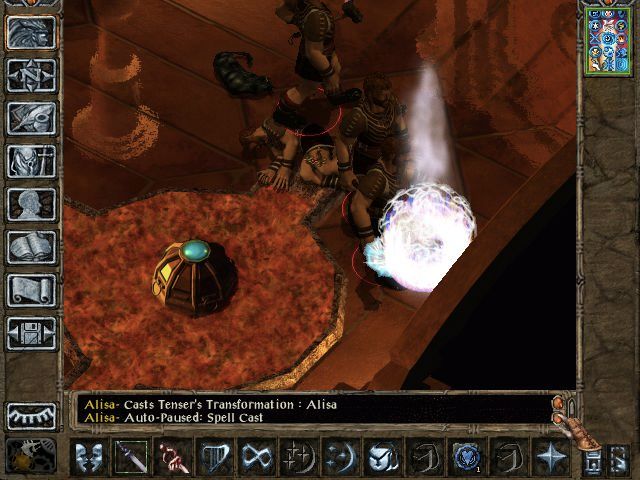
Task: Open game options via floppy disk icon
Action: pyautogui.click(x=31, y=332)
